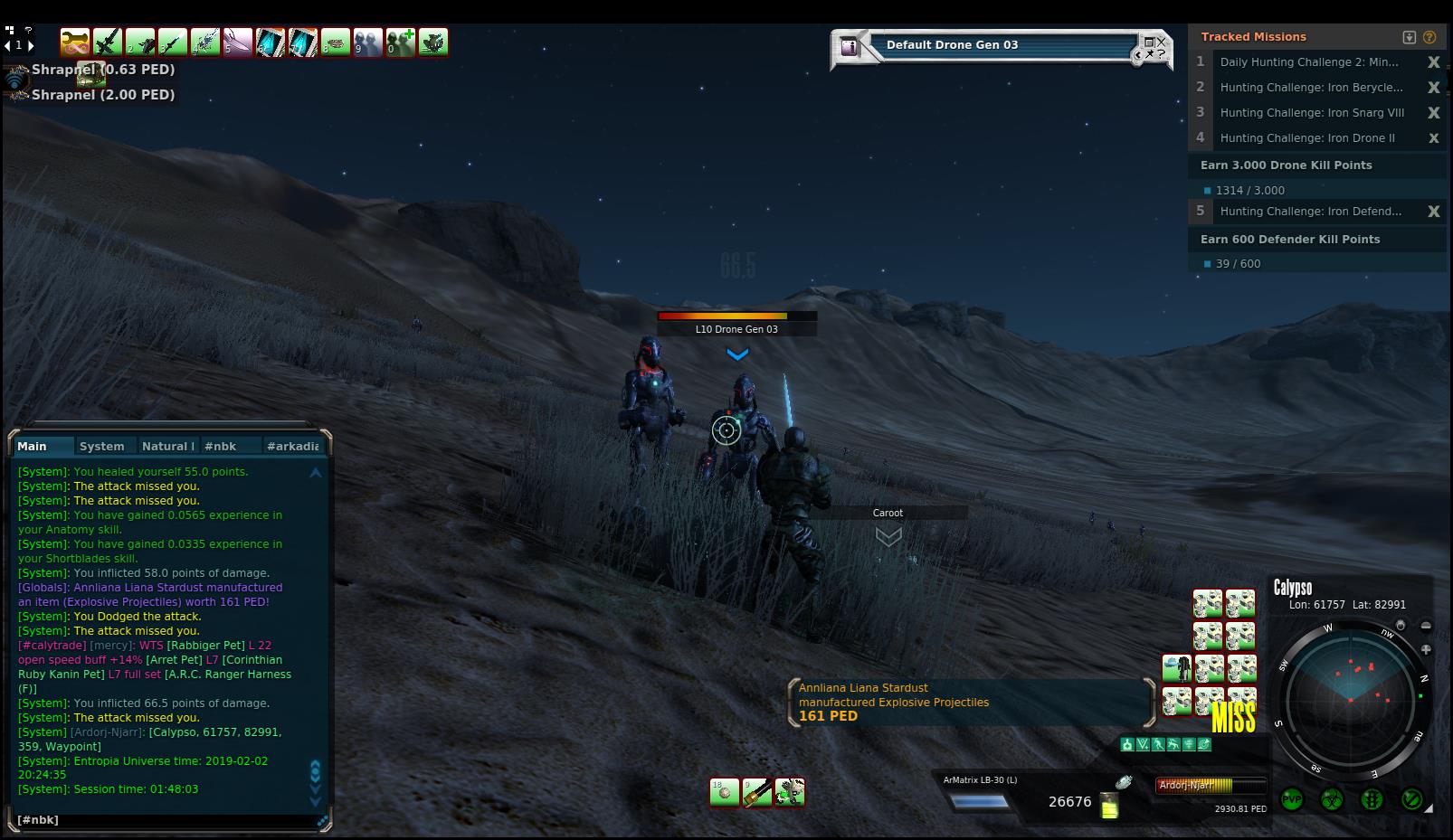Close the Default Drone Gen 03 panel

1161,42
